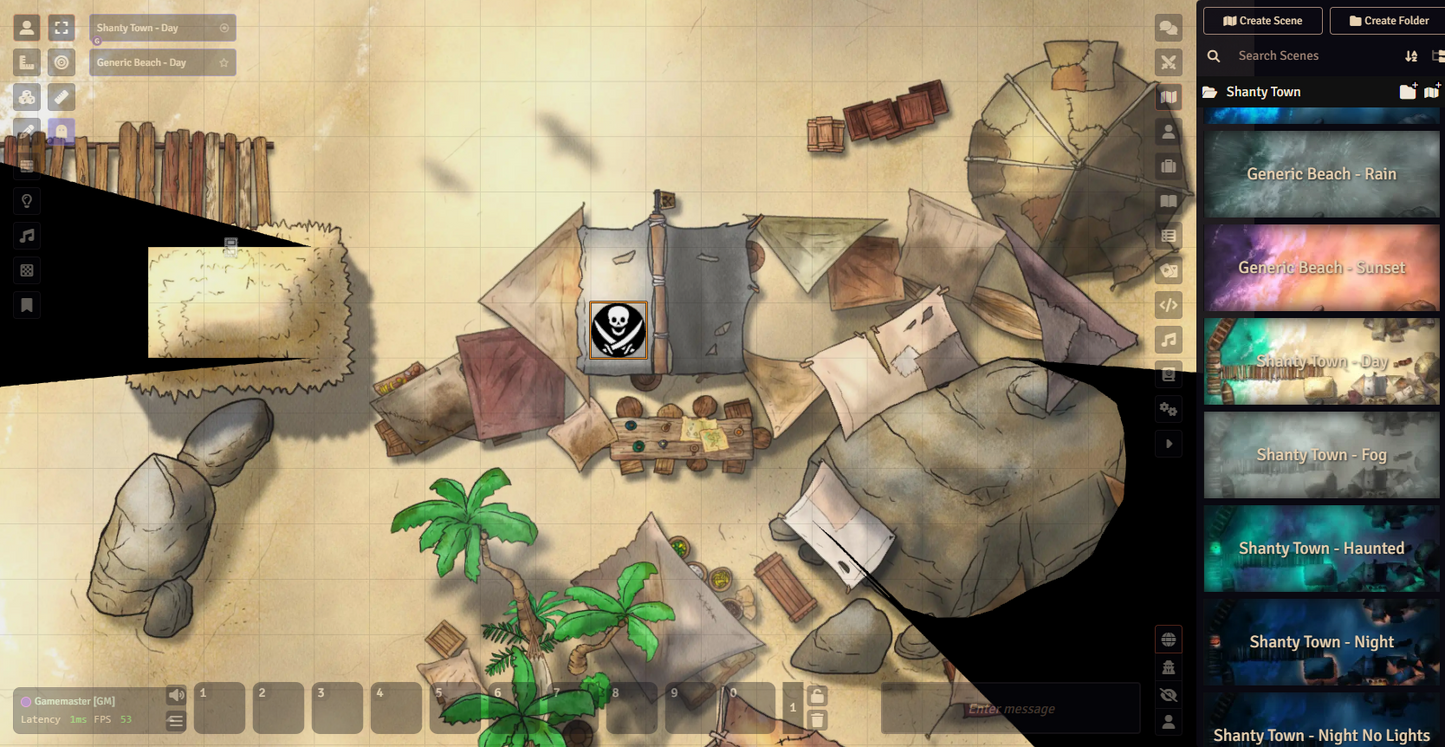Change scene sort order icon
The height and width of the screenshot is (747, 1445).
click(1411, 56)
